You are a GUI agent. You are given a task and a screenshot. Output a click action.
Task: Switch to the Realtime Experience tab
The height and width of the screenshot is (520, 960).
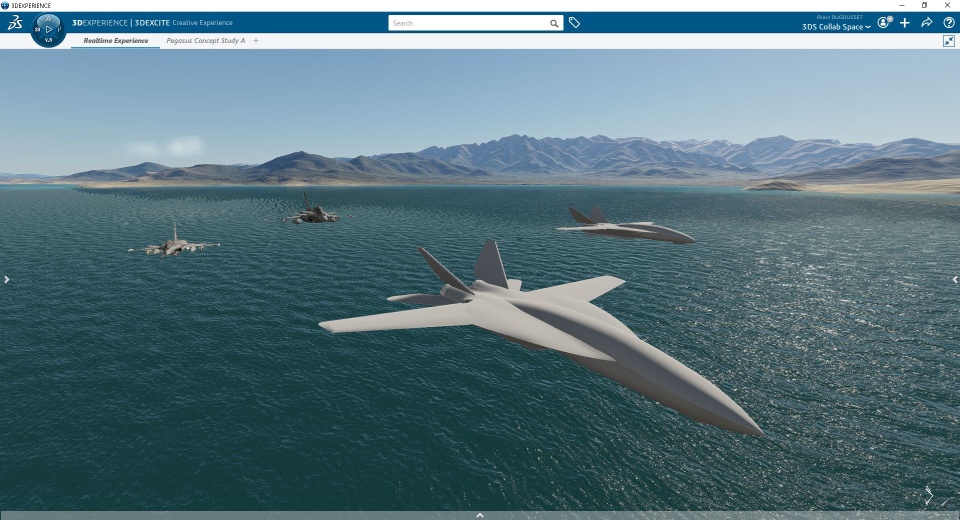[x=115, y=41]
